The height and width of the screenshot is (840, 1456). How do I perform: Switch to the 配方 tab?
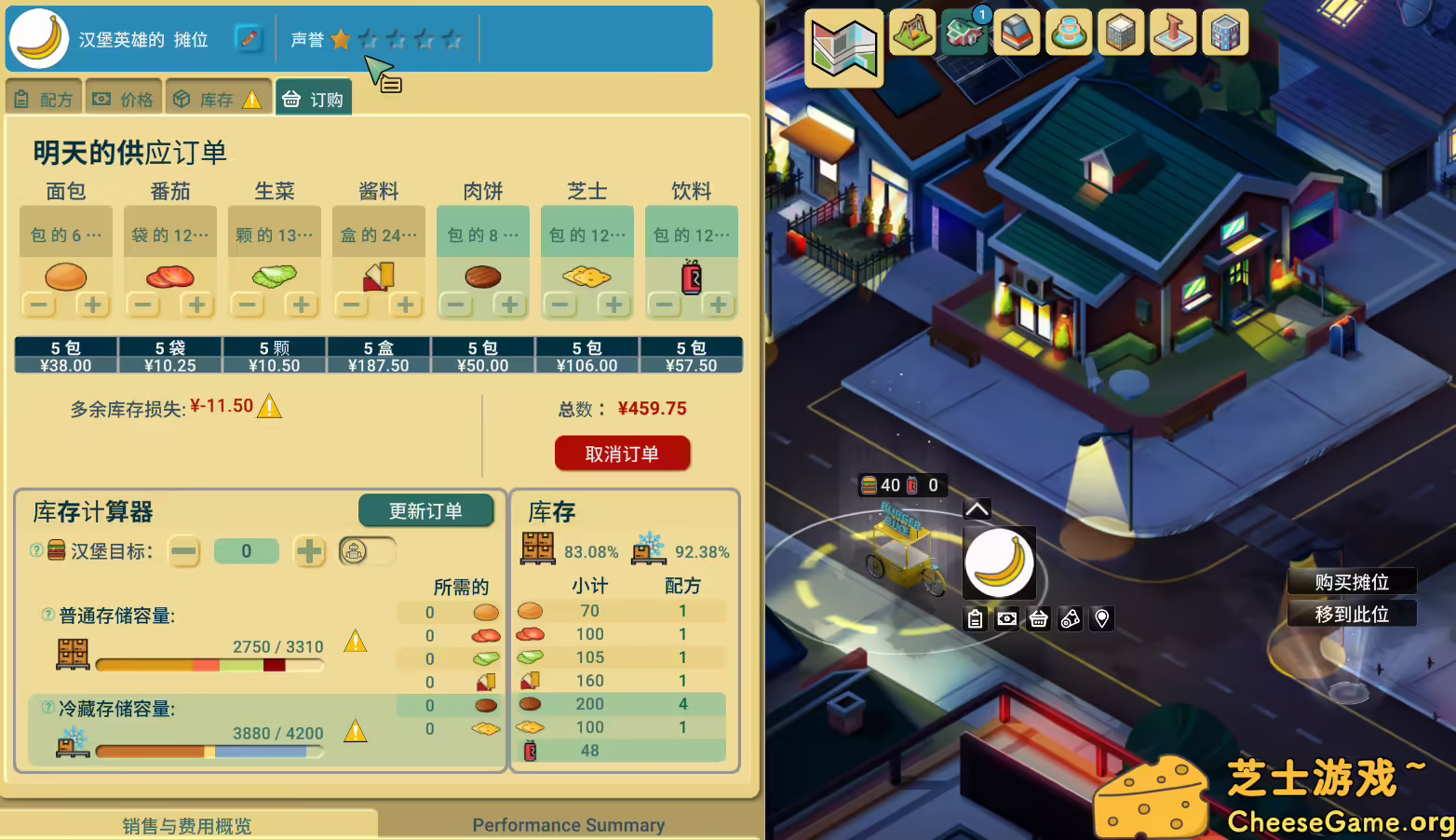click(x=43, y=96)
